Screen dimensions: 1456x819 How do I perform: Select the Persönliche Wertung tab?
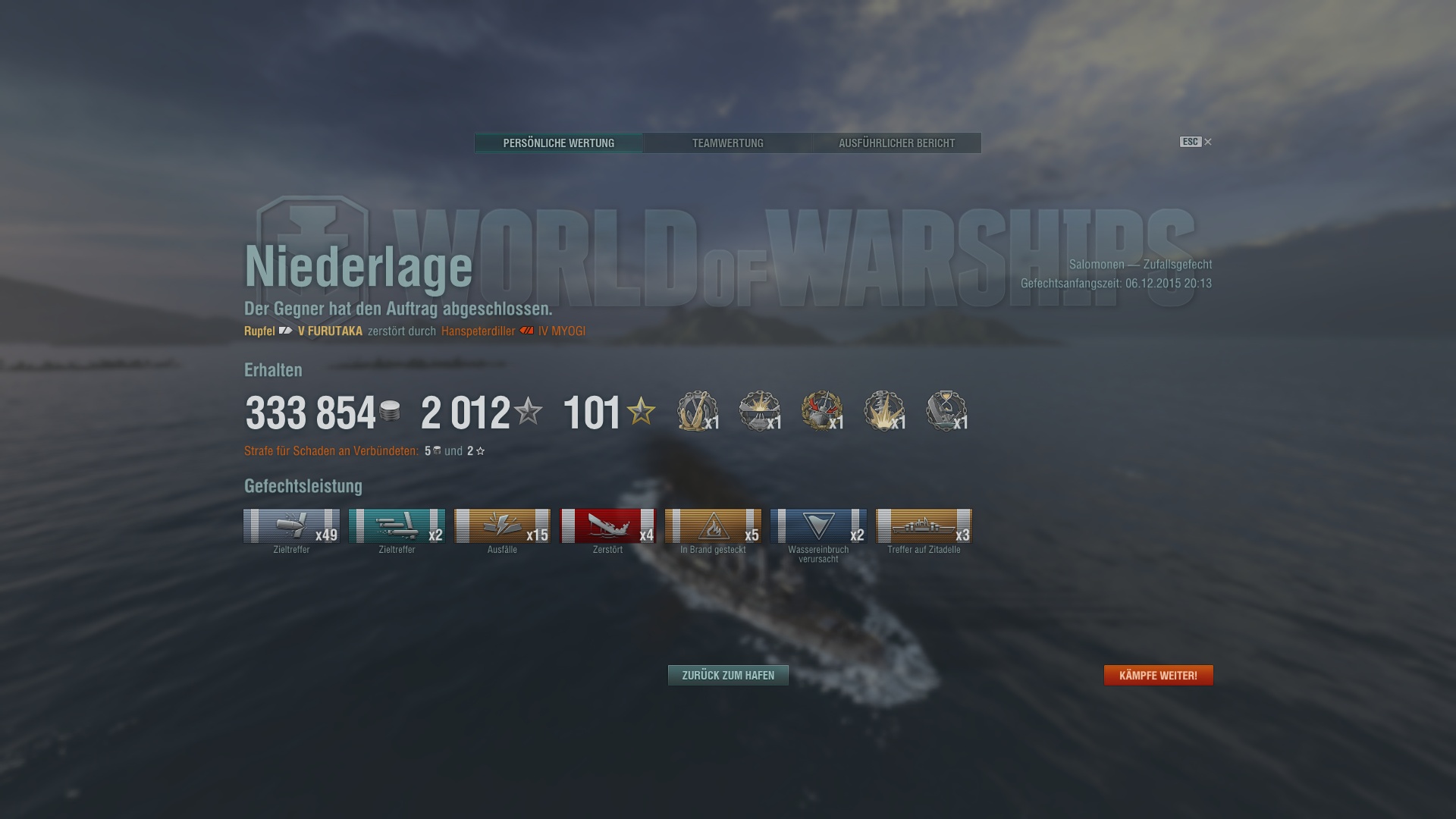click(x=559, y=143)
